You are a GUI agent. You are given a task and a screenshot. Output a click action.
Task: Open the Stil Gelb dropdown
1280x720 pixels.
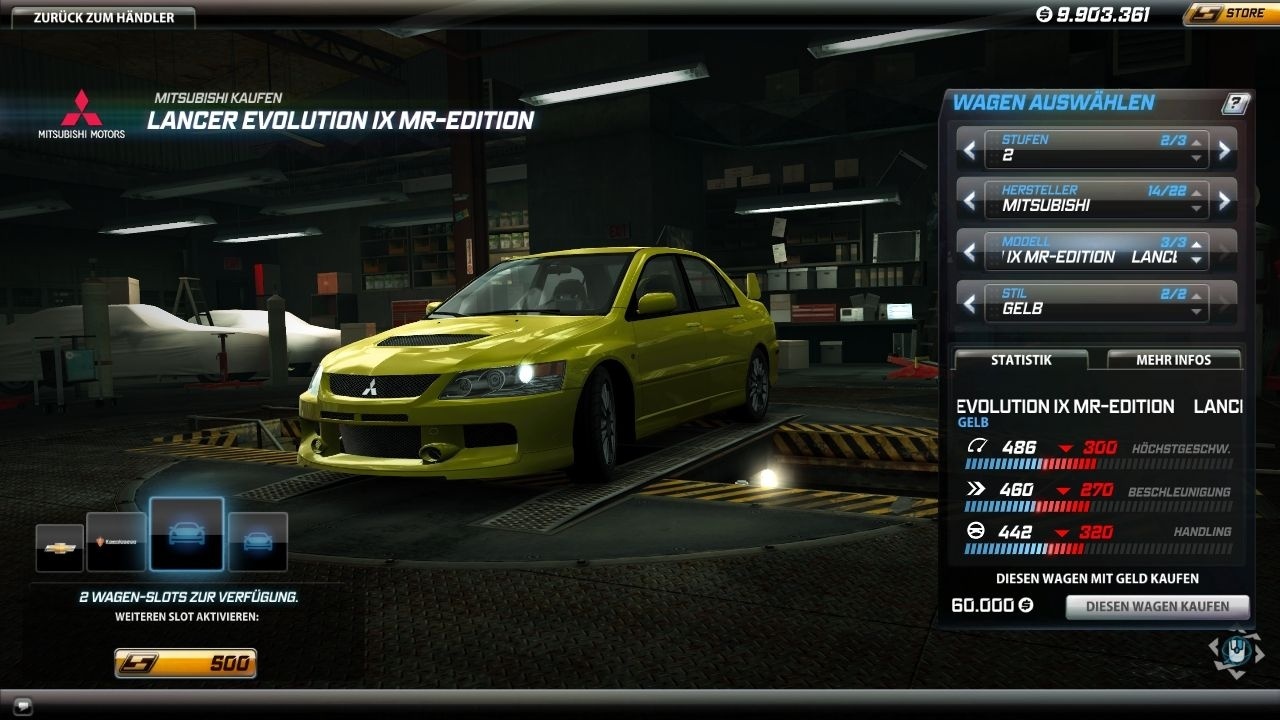(1096, 302)
